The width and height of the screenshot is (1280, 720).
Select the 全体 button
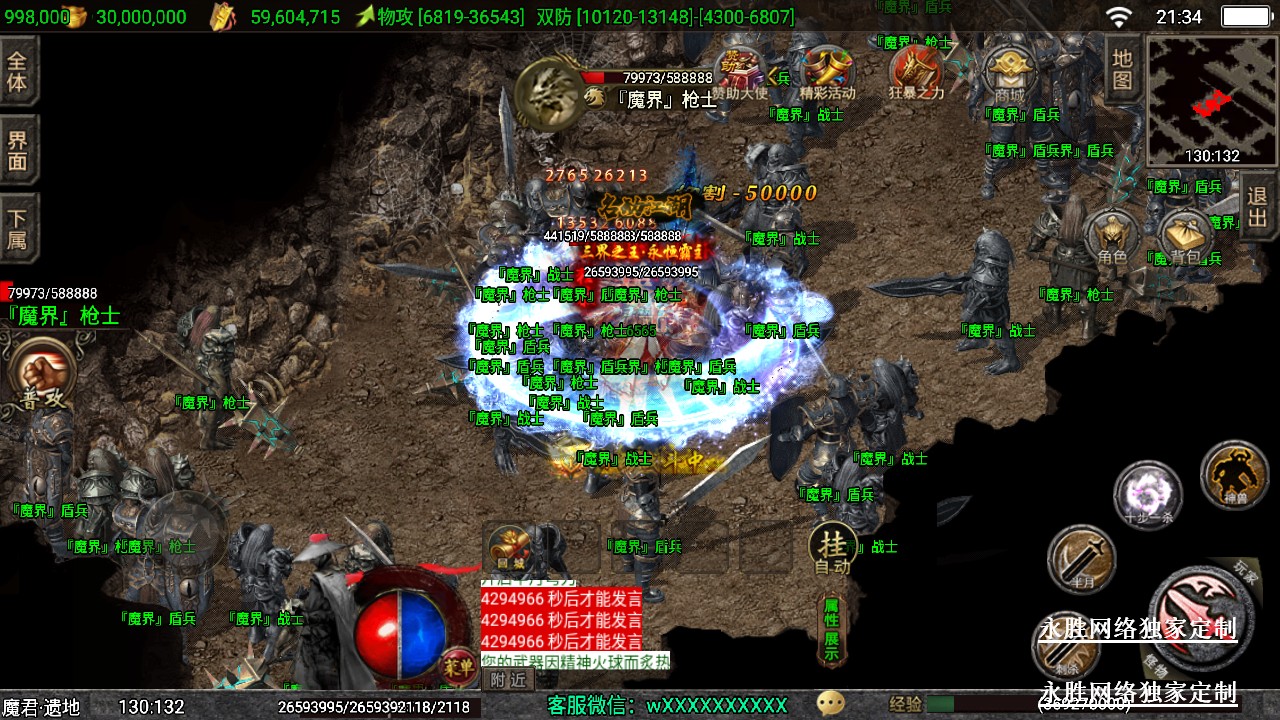coord(18,70)
